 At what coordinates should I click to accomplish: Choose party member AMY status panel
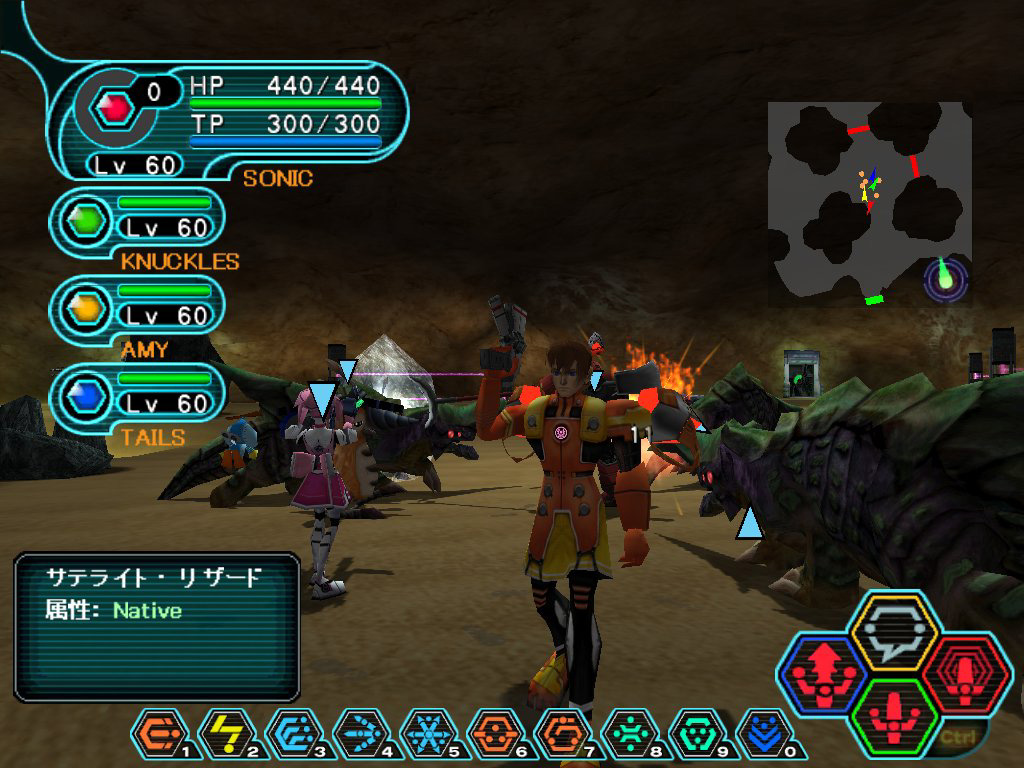click(x=140, y=315)
